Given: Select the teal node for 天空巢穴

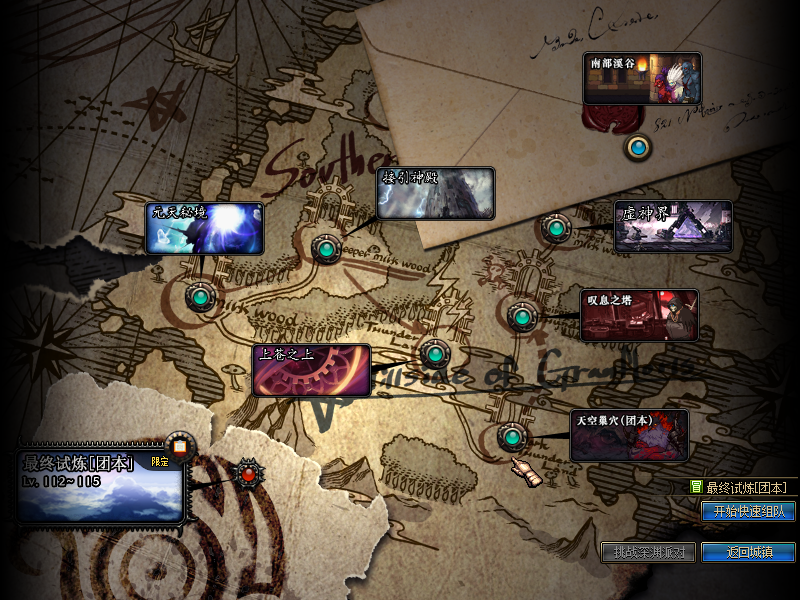Looking at the screenshot, I should click(x=512, y=437).
